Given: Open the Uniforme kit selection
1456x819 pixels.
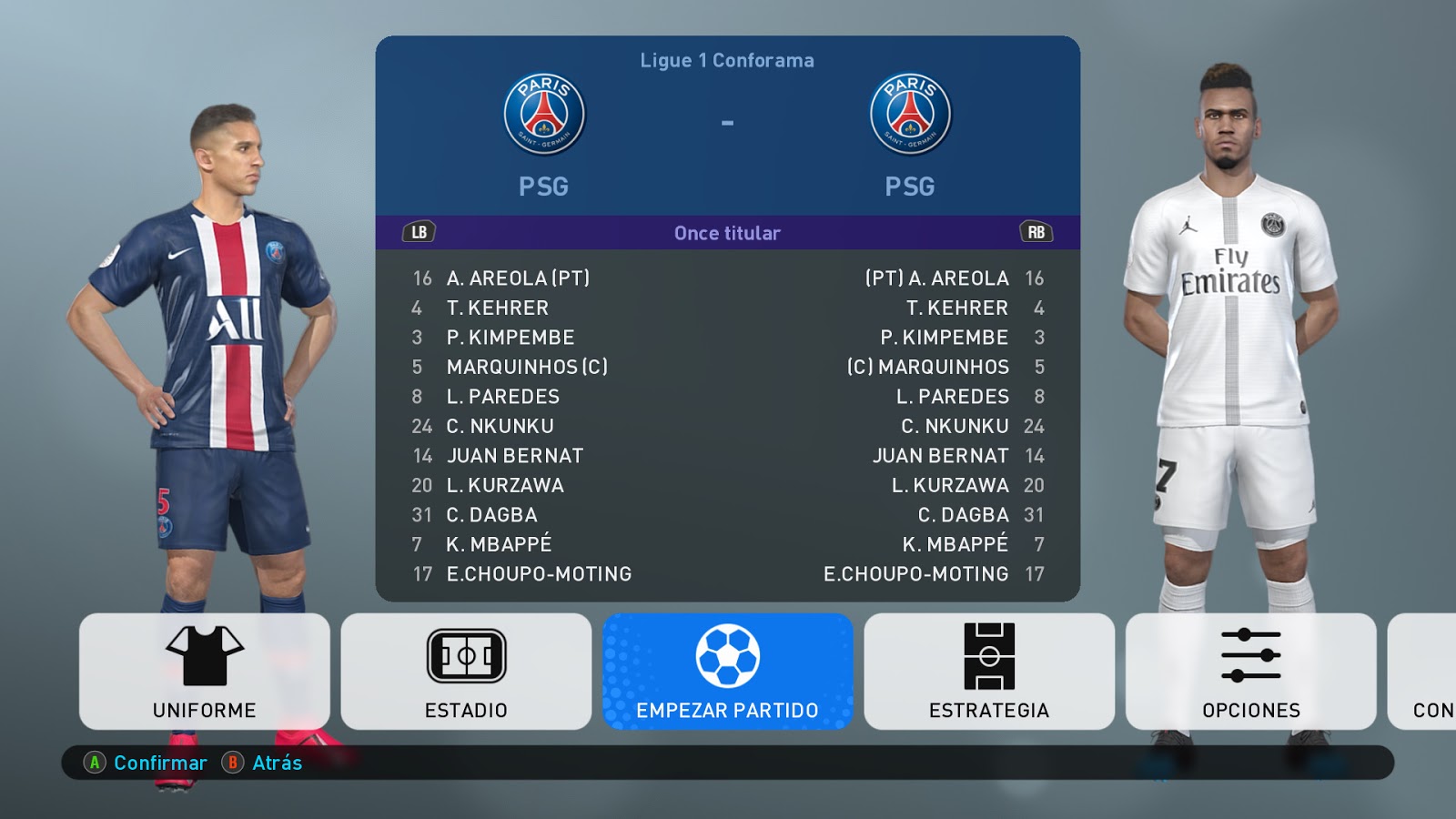Looking at the screenshot, I should [x=205, y=672].
